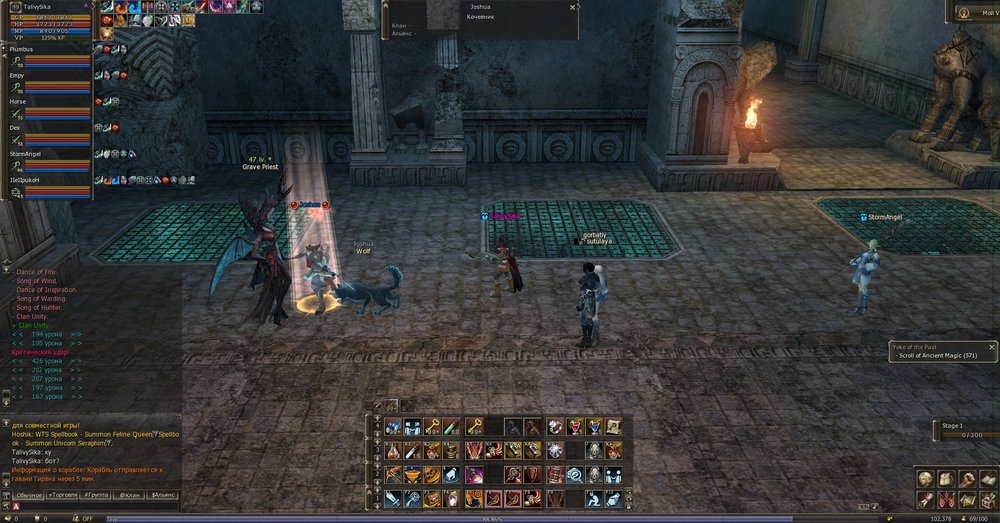1000x523 pixels.
Task: Open the #Группа chat tab
Action: (x=96, y=495)
